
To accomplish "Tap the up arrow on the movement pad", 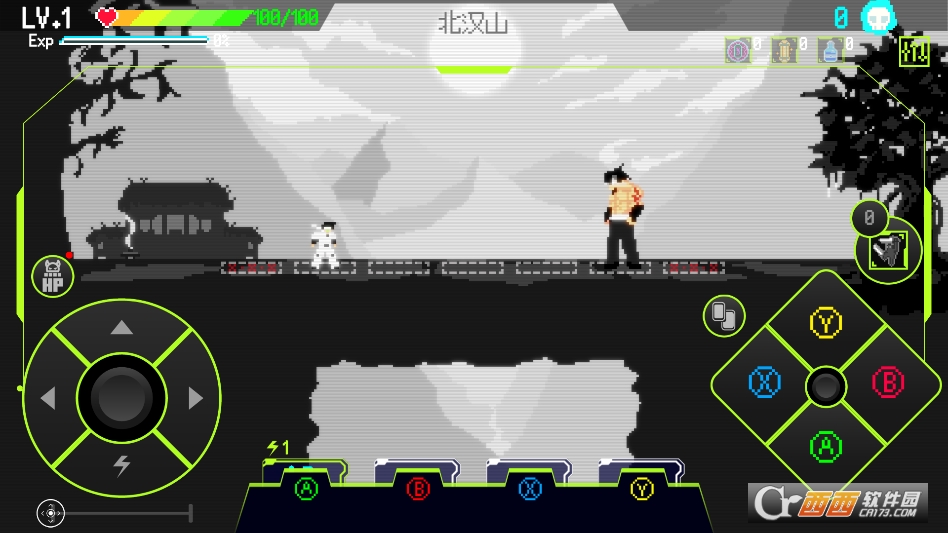I will click(x=121, y=328).
